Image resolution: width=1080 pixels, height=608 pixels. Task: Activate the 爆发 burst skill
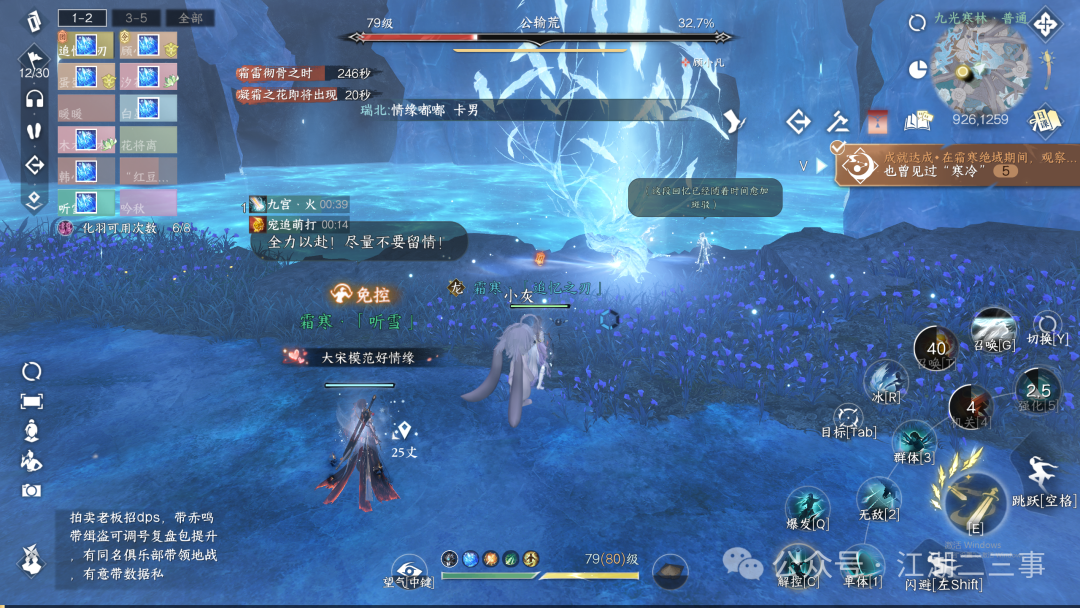(x=807, y=507)
